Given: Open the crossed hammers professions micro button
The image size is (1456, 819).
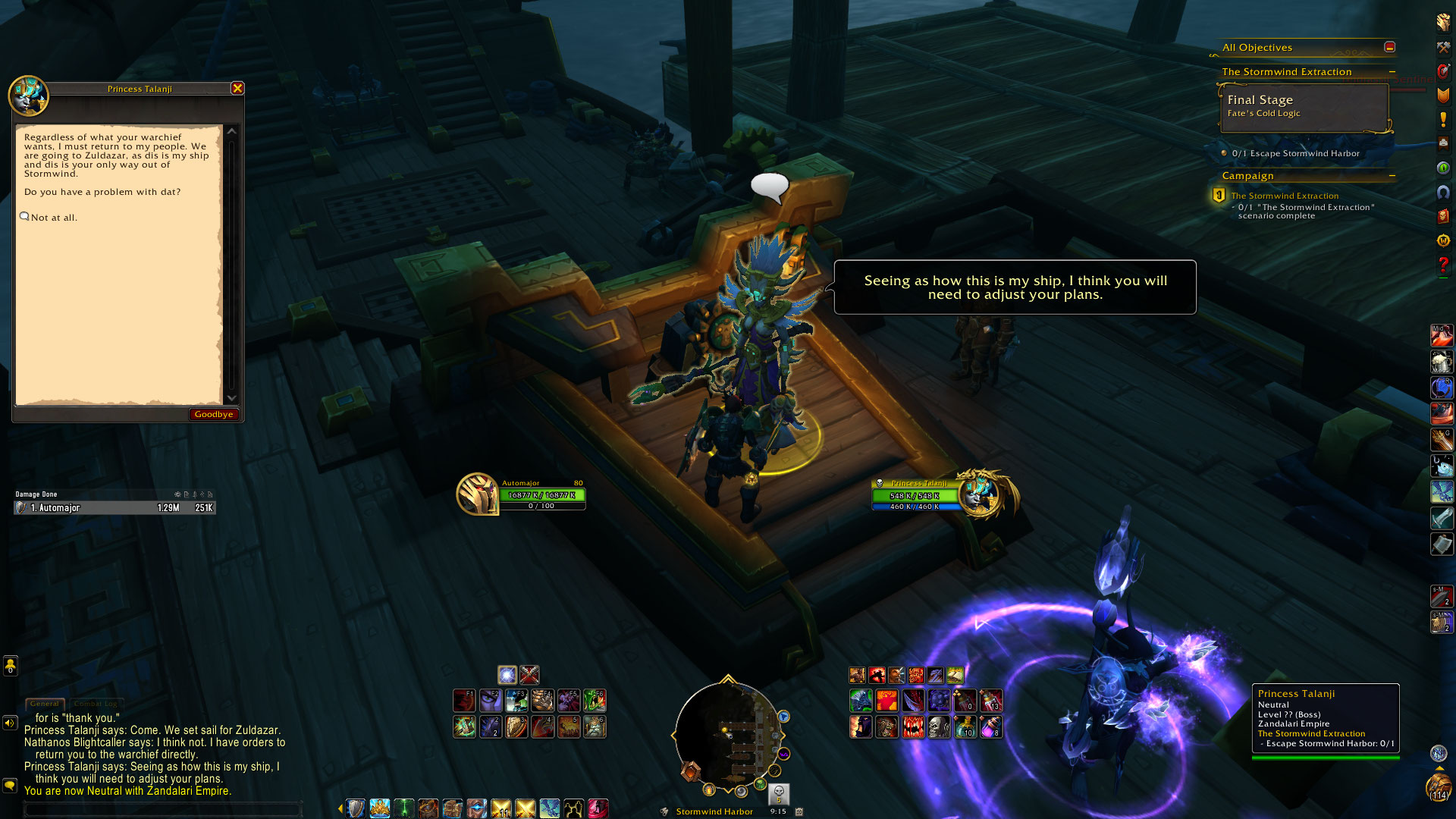Looking at the screenshot, I should click(1443, 47).
